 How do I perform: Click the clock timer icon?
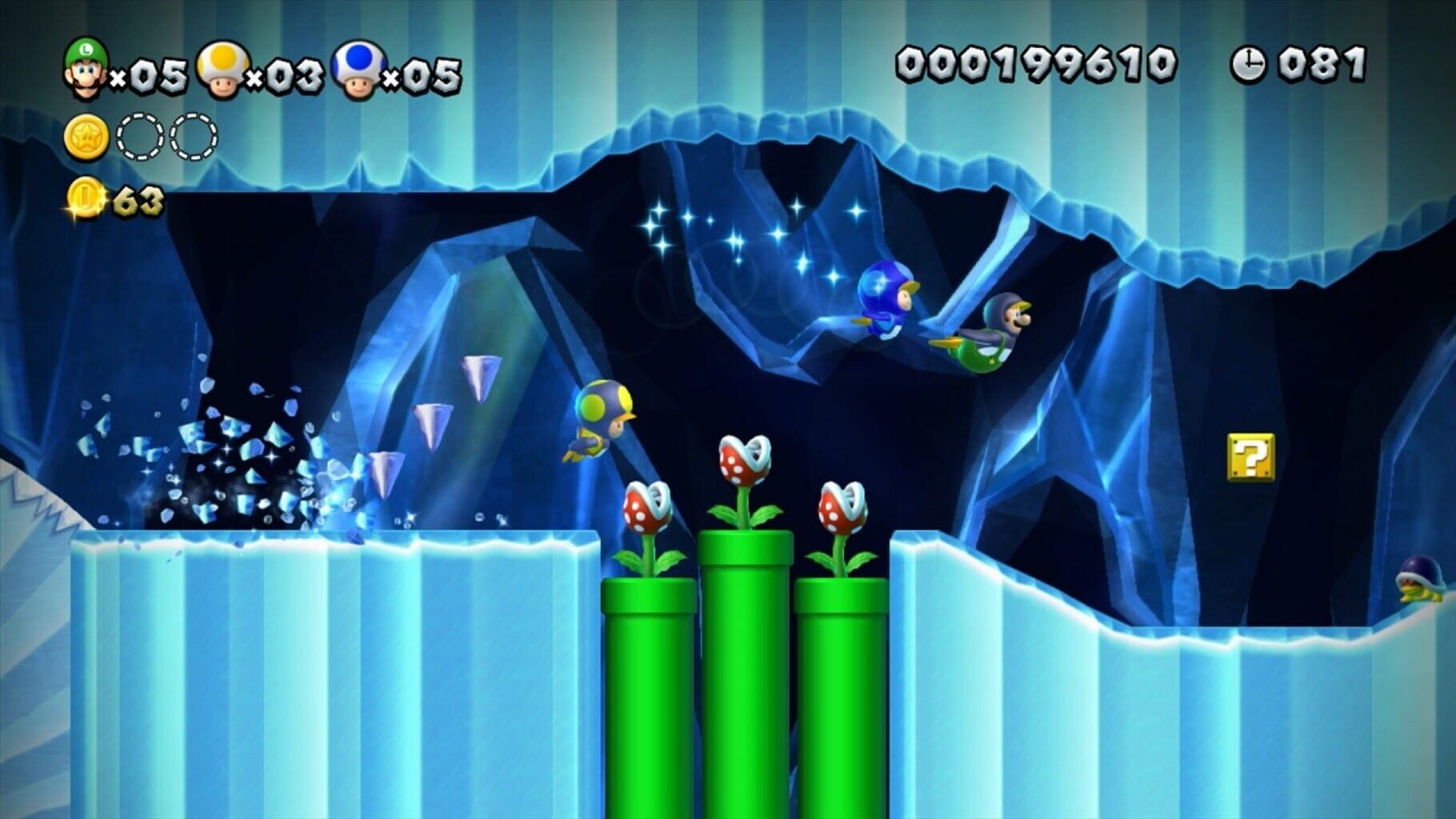coord(1251,62)
